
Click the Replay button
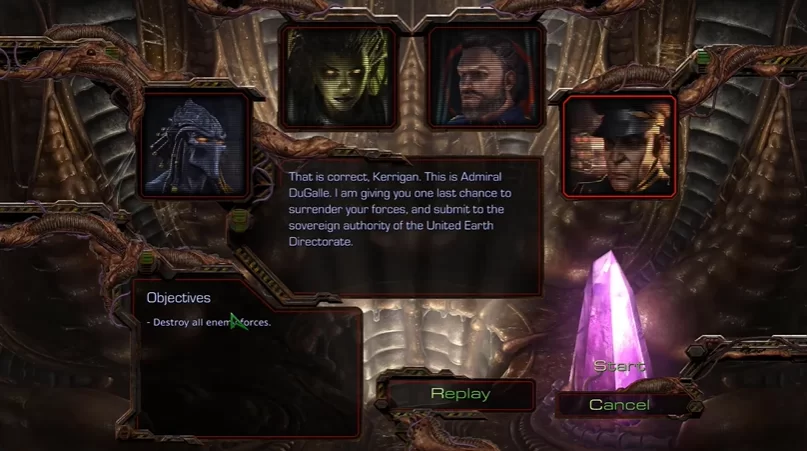pos(460,394)
